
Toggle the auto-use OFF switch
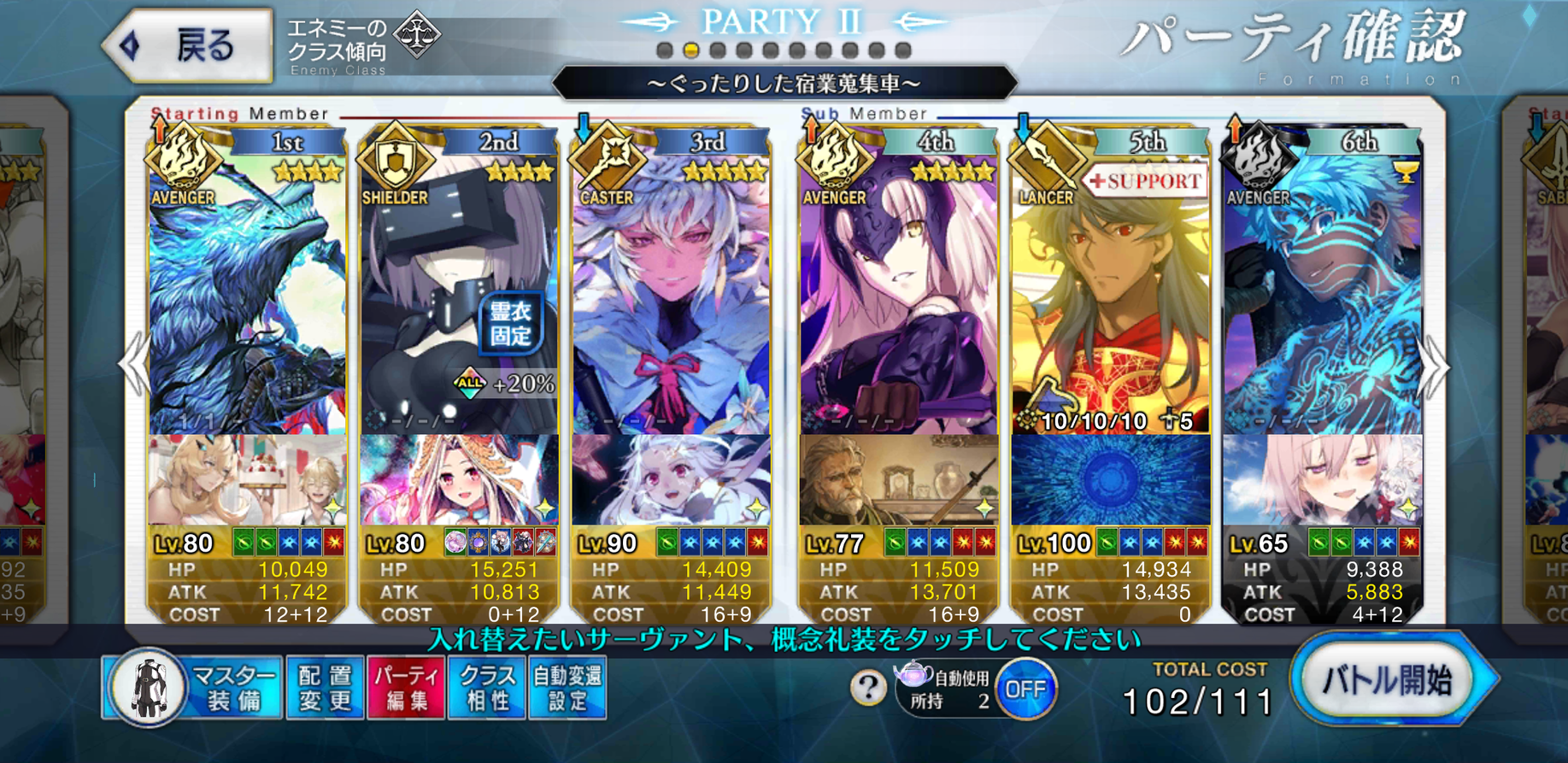1025,689
